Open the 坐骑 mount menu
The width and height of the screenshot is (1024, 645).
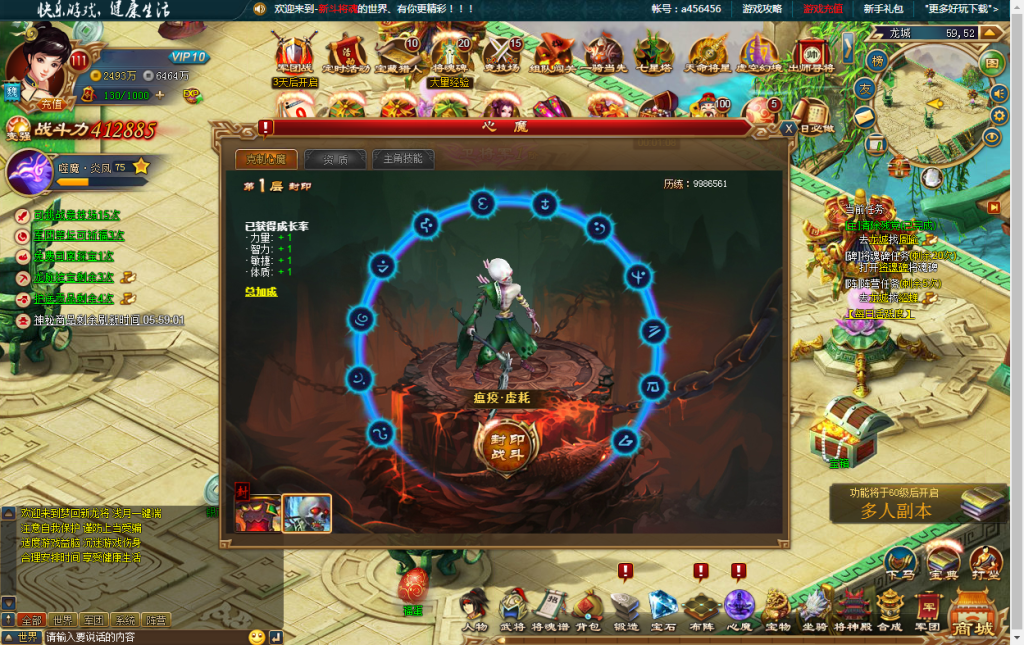814,610
